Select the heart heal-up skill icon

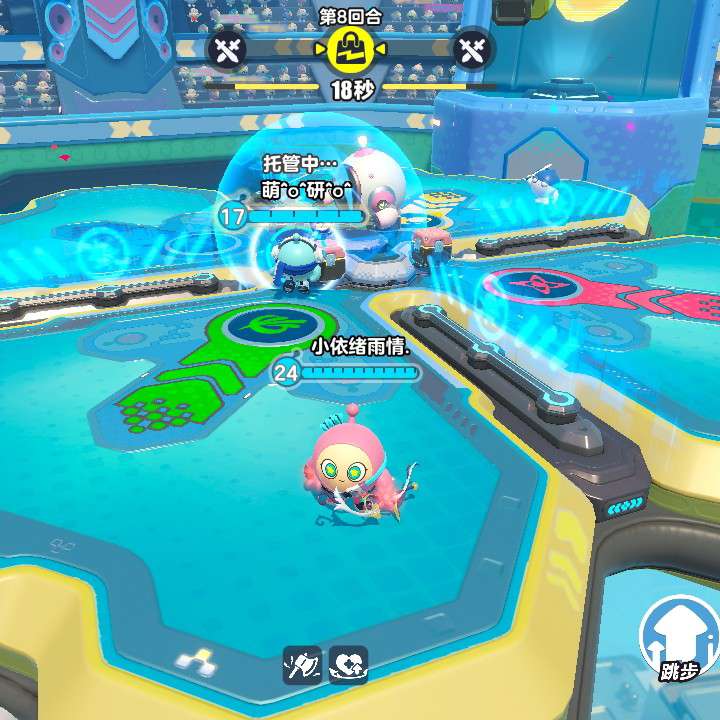point(348,665)
